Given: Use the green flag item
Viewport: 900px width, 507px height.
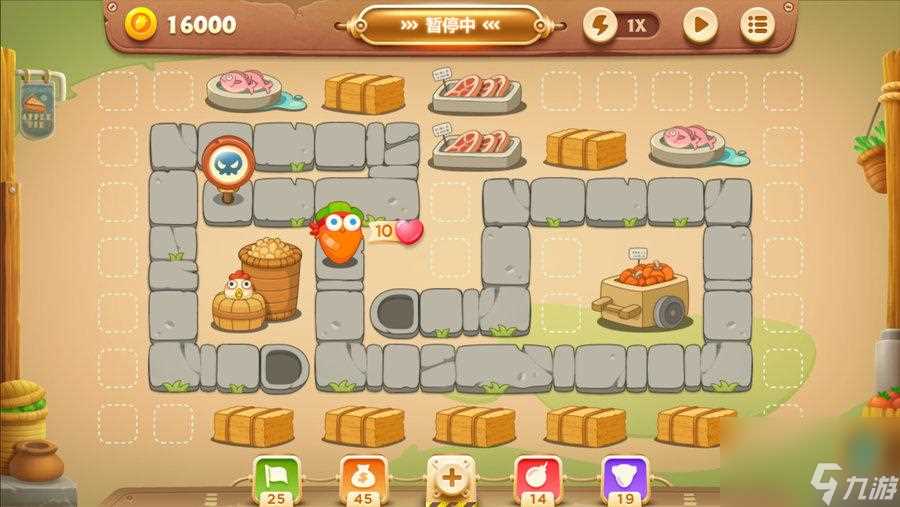Looking at the screenshot, I should pos(274,475).
